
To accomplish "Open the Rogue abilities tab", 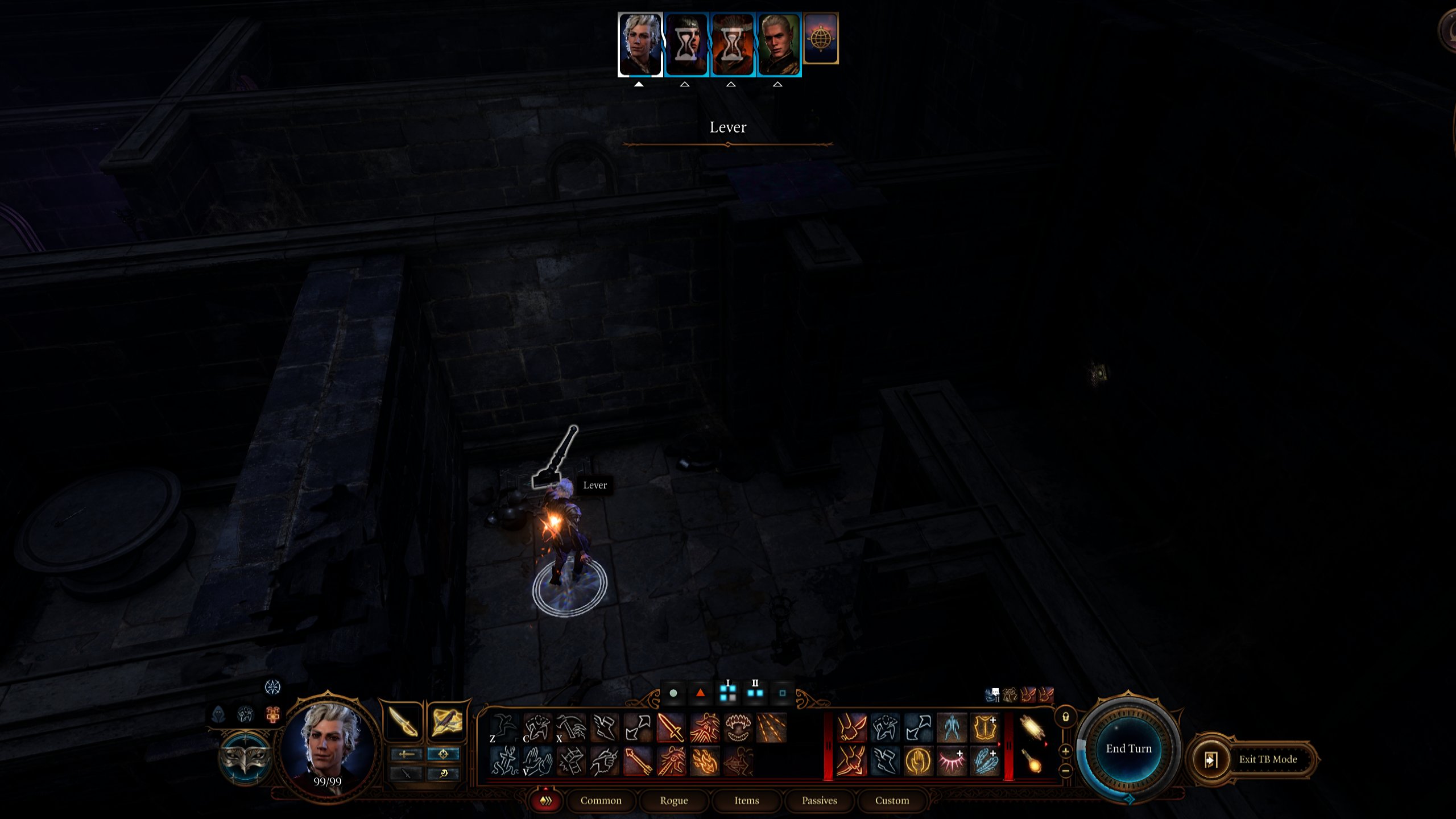I will coord(673,800).
